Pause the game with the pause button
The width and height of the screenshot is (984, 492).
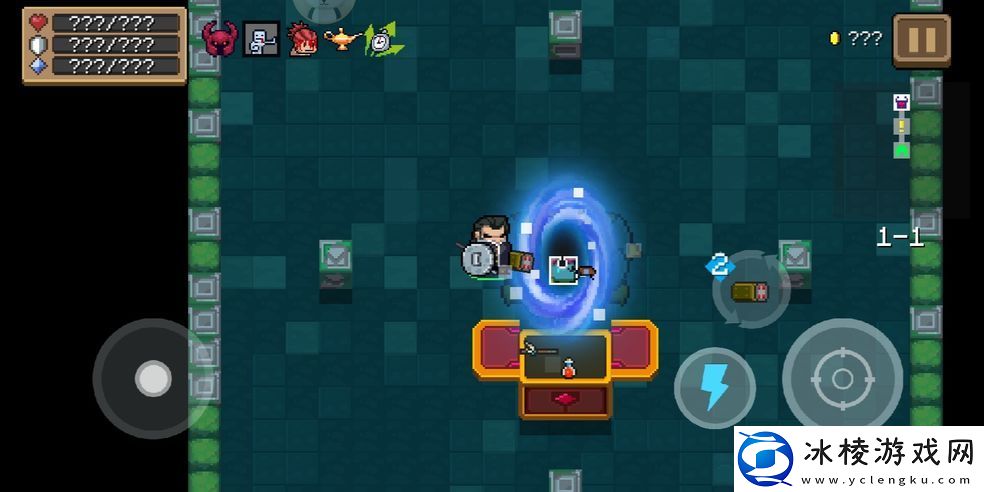pyautogui.click(x=921, y=40)
